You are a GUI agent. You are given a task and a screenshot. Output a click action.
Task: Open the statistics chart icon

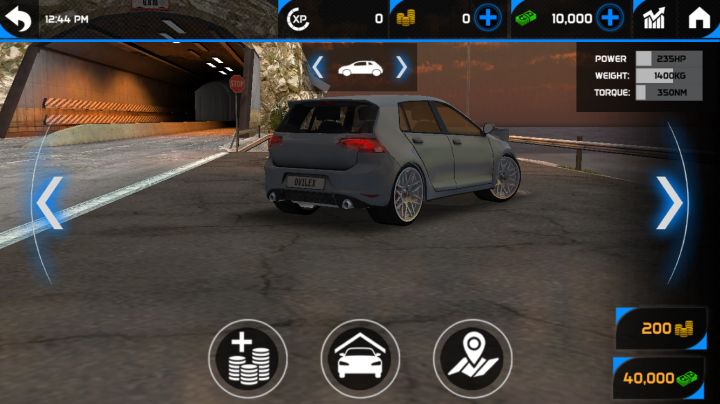coord(655,18)
